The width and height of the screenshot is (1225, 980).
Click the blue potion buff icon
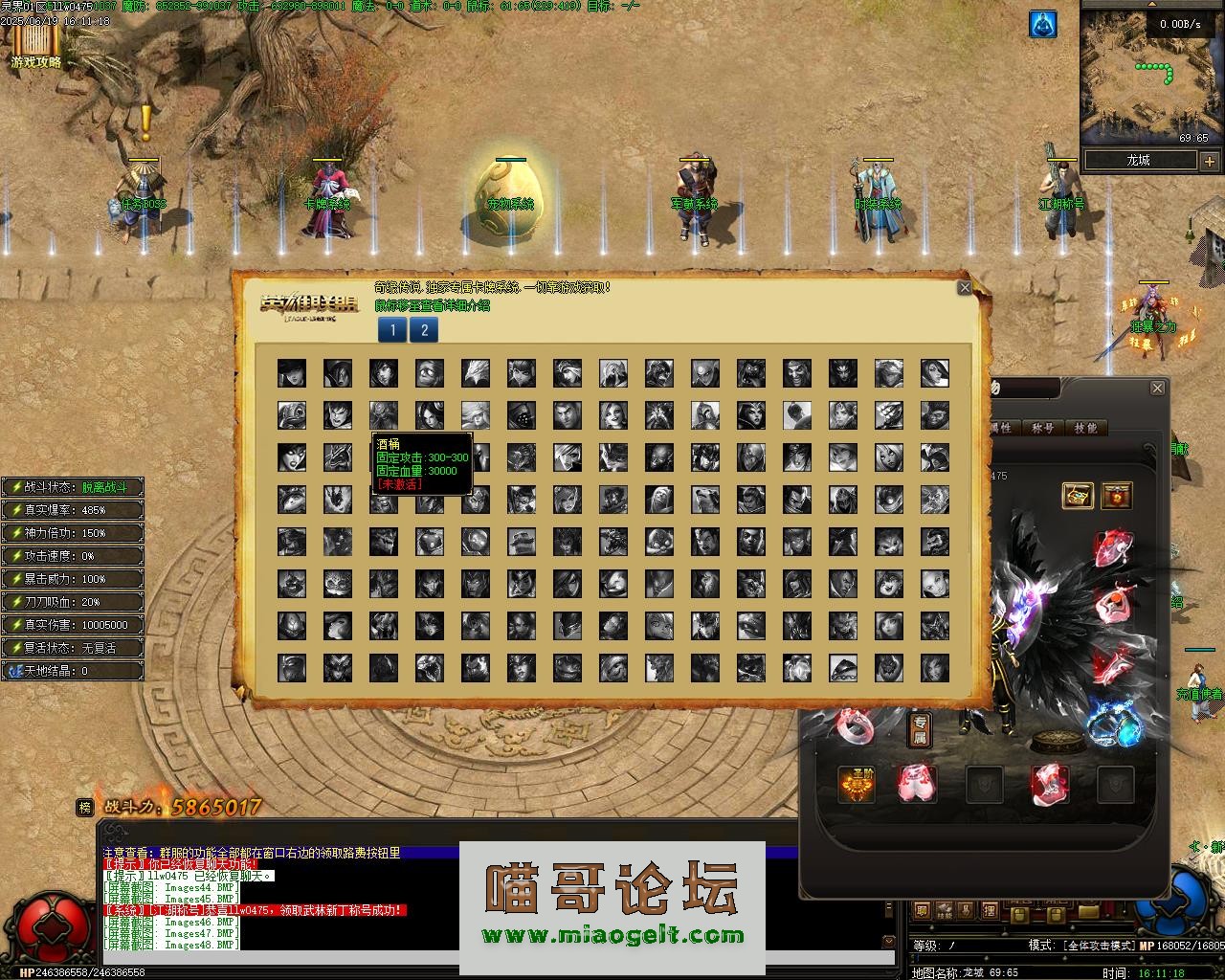1043,25
